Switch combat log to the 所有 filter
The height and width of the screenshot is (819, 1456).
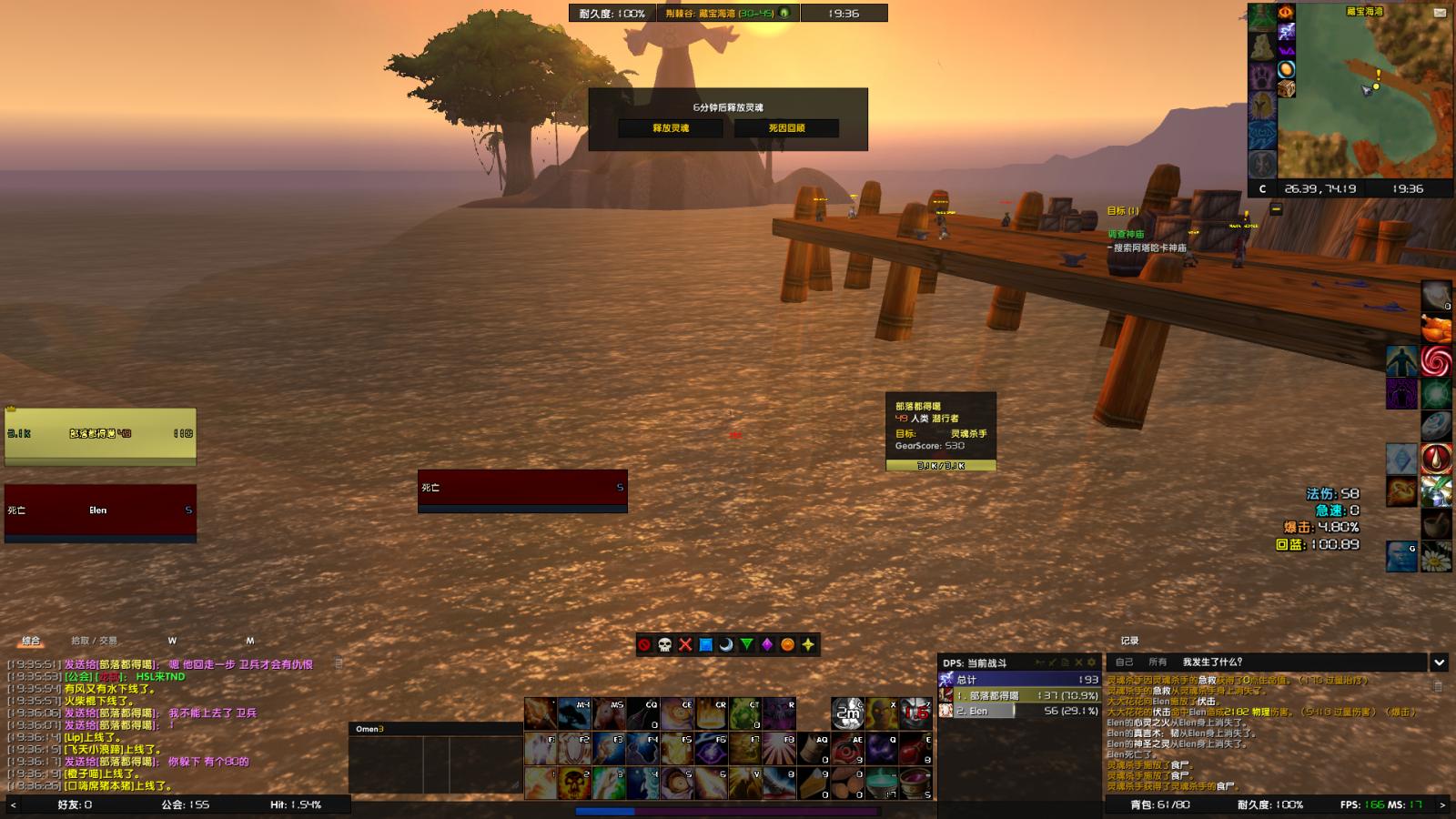coord(1158,662)
